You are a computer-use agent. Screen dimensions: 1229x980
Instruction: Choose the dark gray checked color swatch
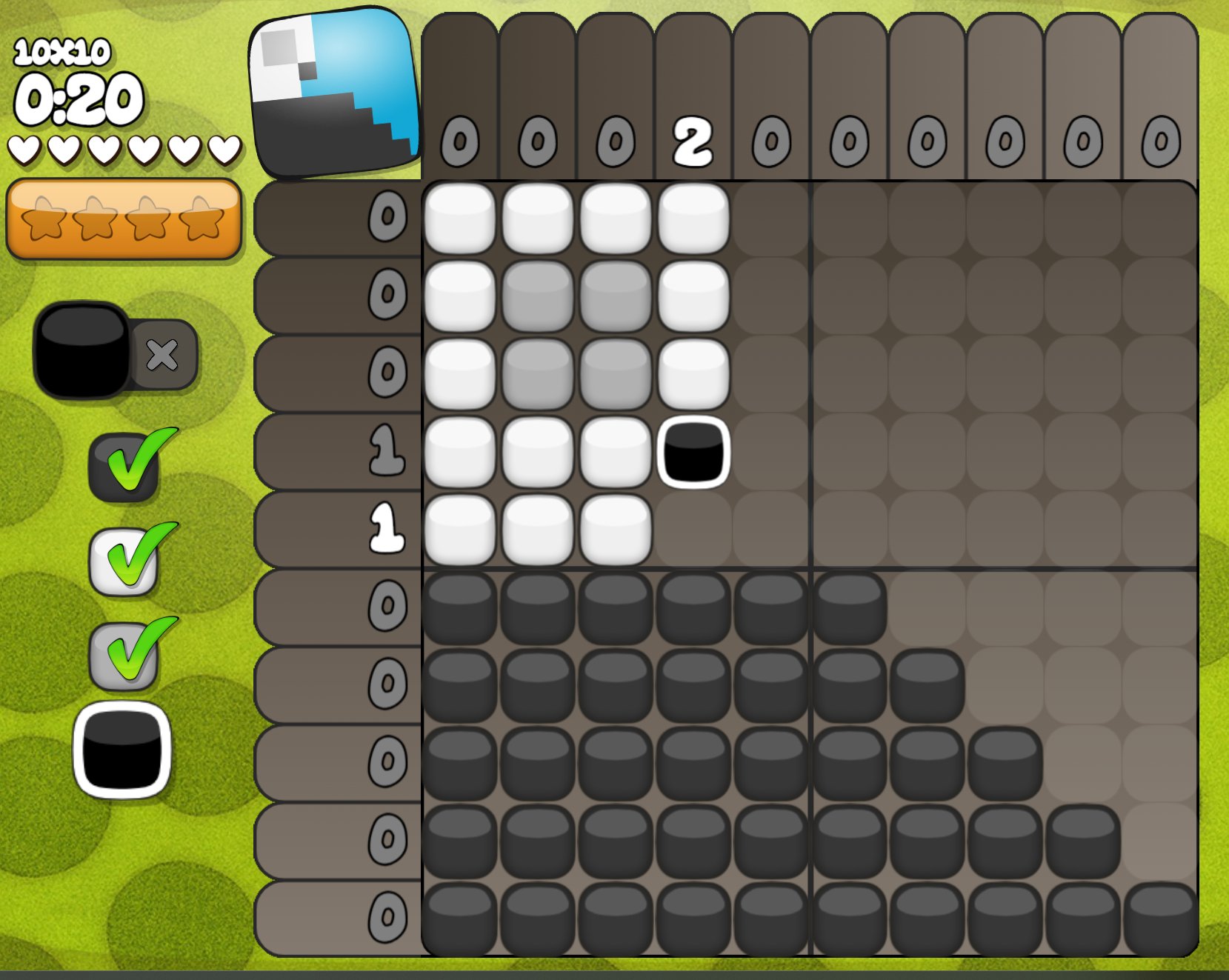pos(124,468)
